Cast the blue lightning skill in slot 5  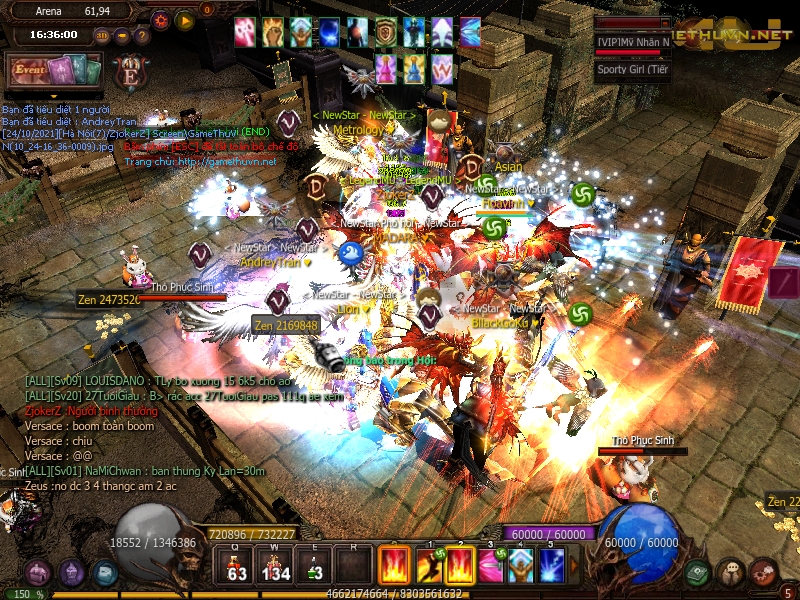tap(551, 565)
